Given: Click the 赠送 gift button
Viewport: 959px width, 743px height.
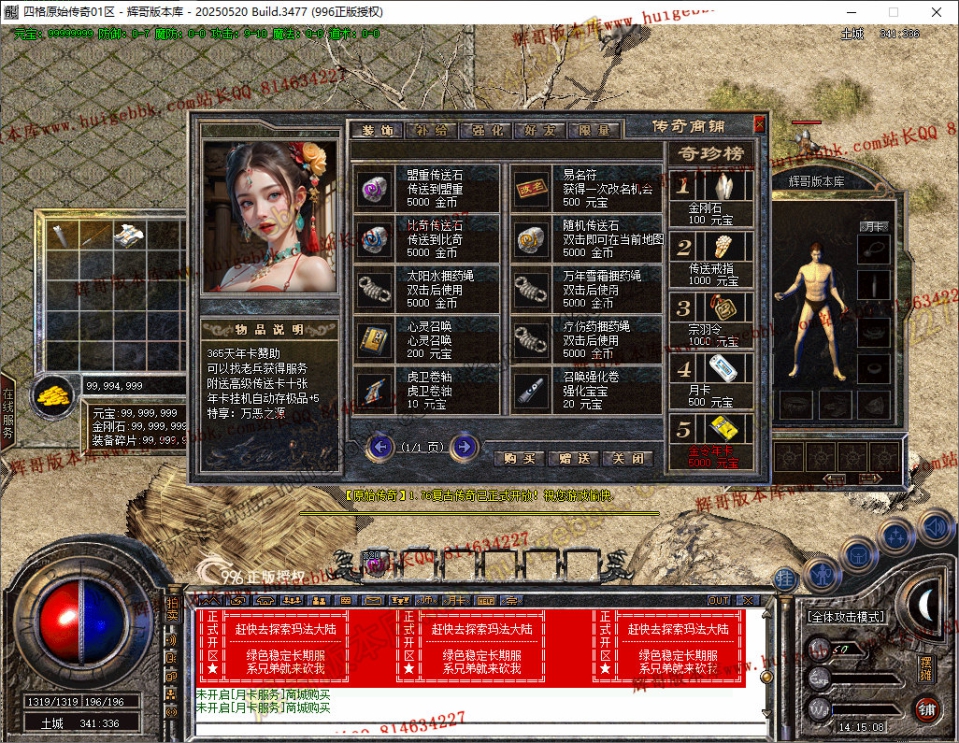Looking at the screenshot, I should pyautogui.click(x=574, y=459).
